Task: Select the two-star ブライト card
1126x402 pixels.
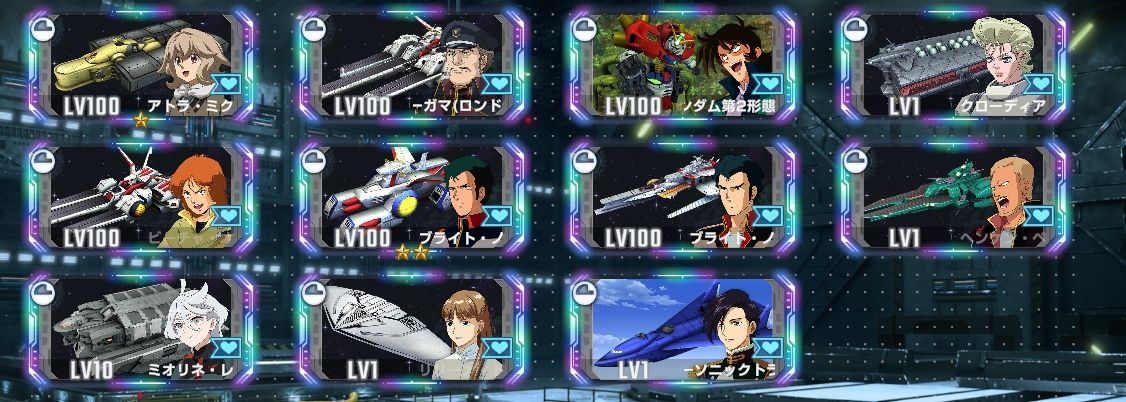Action: click(410, 198)
